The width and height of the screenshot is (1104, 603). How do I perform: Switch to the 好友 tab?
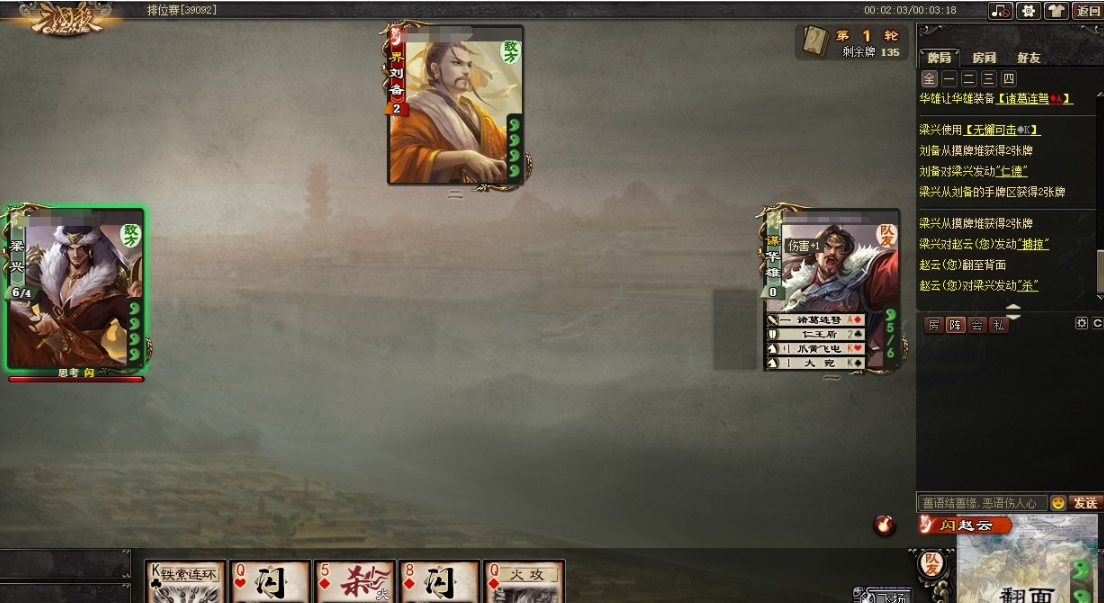point(1028,58)
